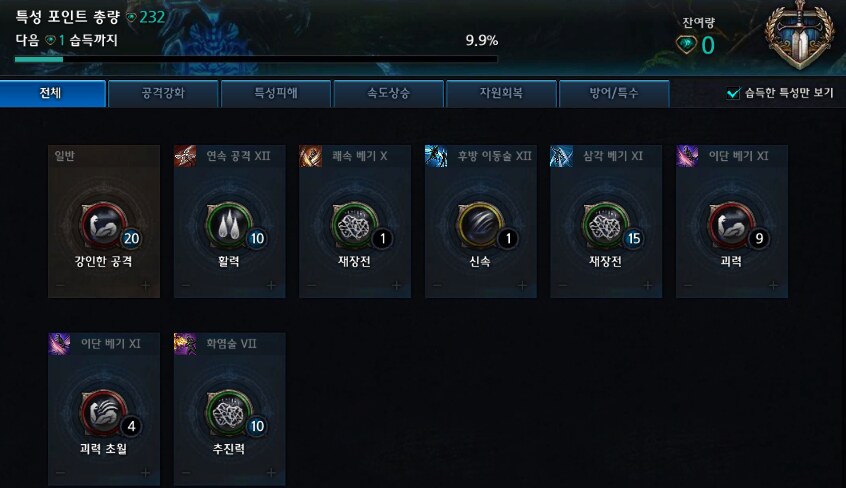Switch to the 전체 tab

[53, 94]
